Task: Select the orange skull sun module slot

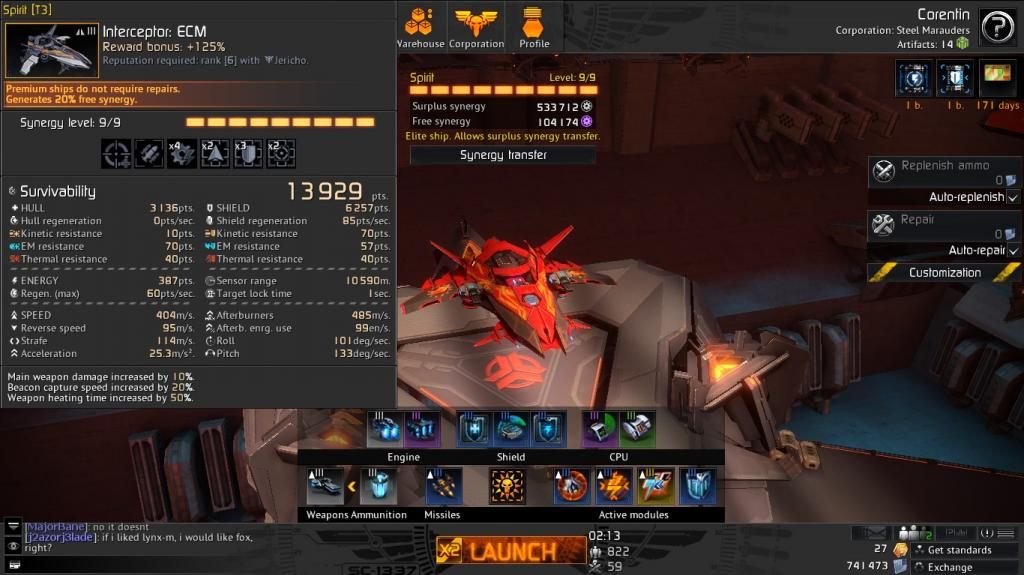Action: (508, 487)
